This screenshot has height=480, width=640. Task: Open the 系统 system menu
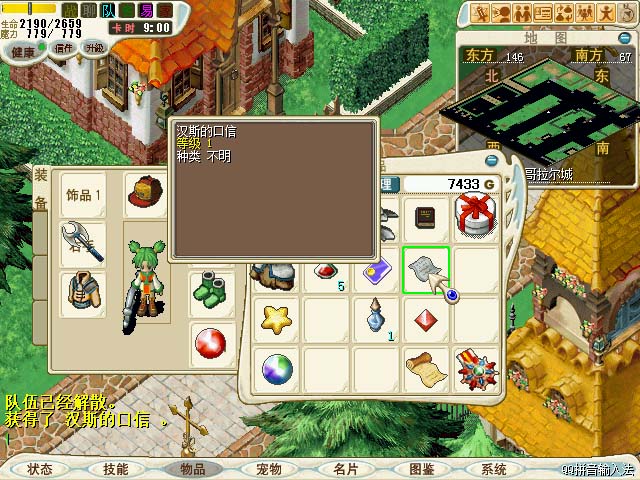click(x=494, y=468)
